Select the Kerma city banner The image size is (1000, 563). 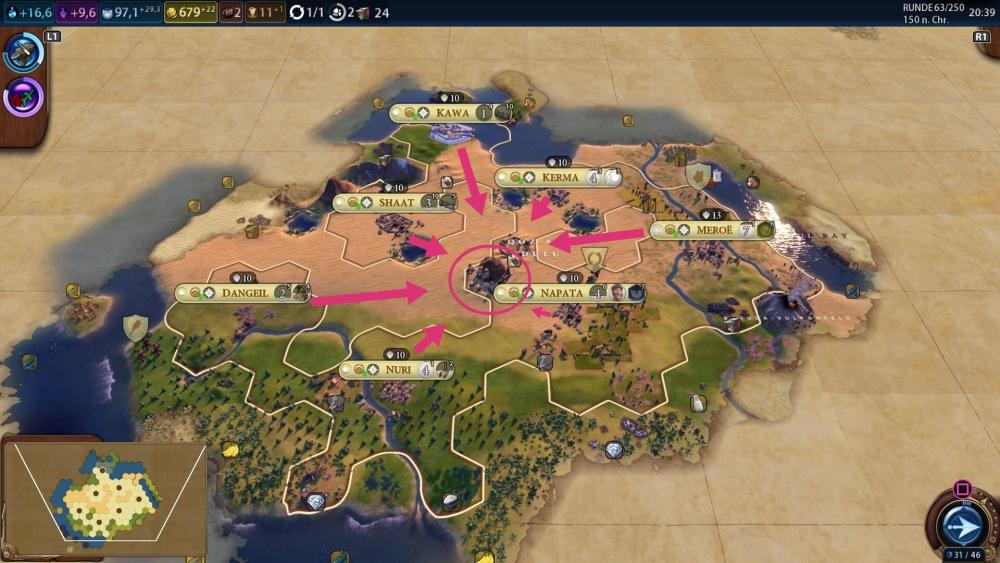[559, 178]
